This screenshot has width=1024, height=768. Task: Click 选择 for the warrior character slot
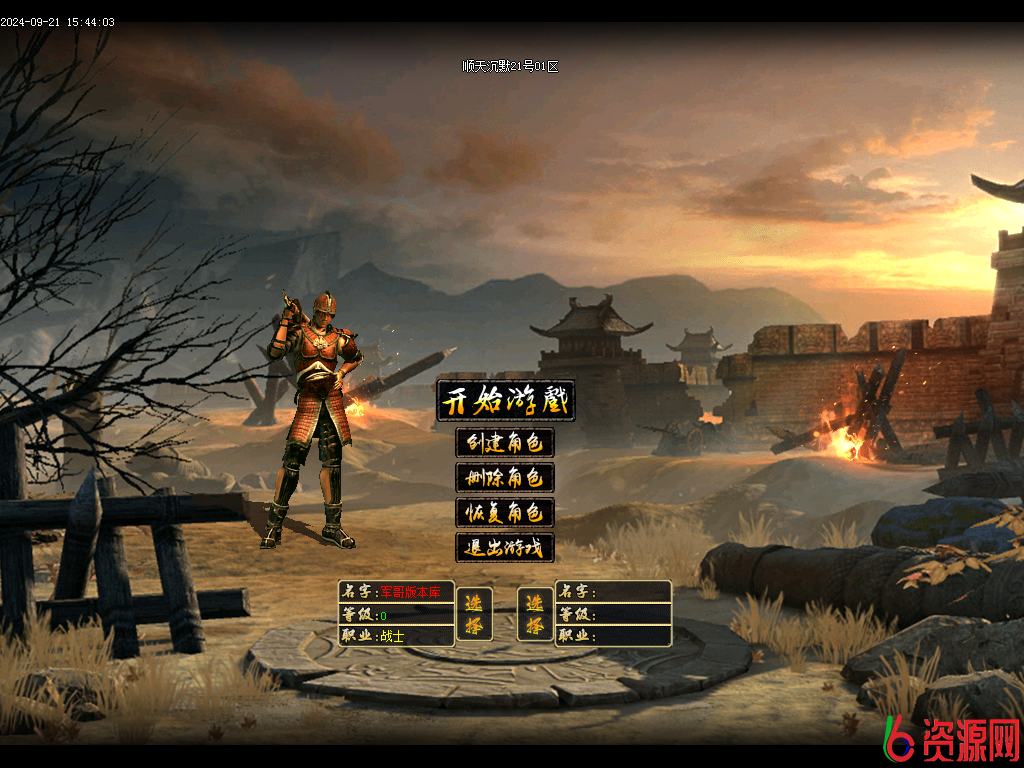(x=474, y=614)
